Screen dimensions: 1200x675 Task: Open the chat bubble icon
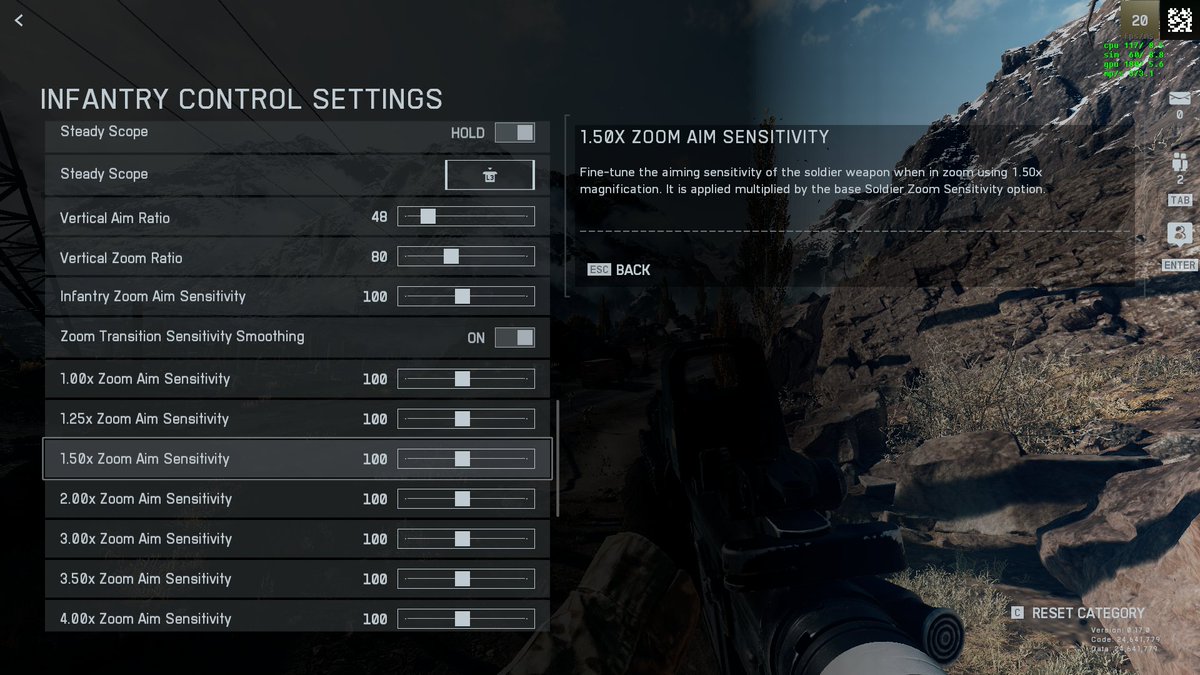(1180, 235)
